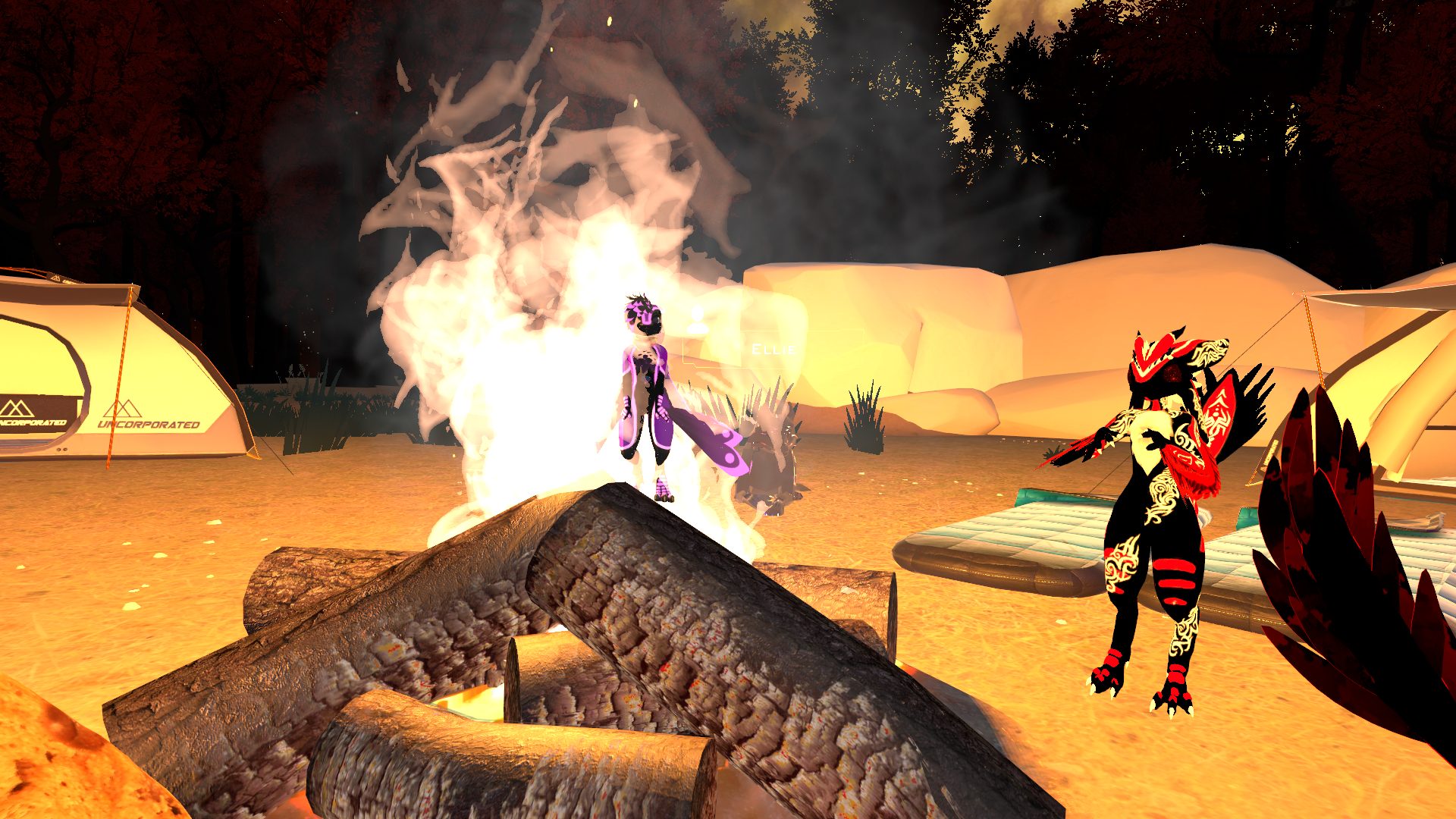This screenshot has height=819, width=1456.
Task: Select the Ellie player nameplate
Action: point(773,350)
